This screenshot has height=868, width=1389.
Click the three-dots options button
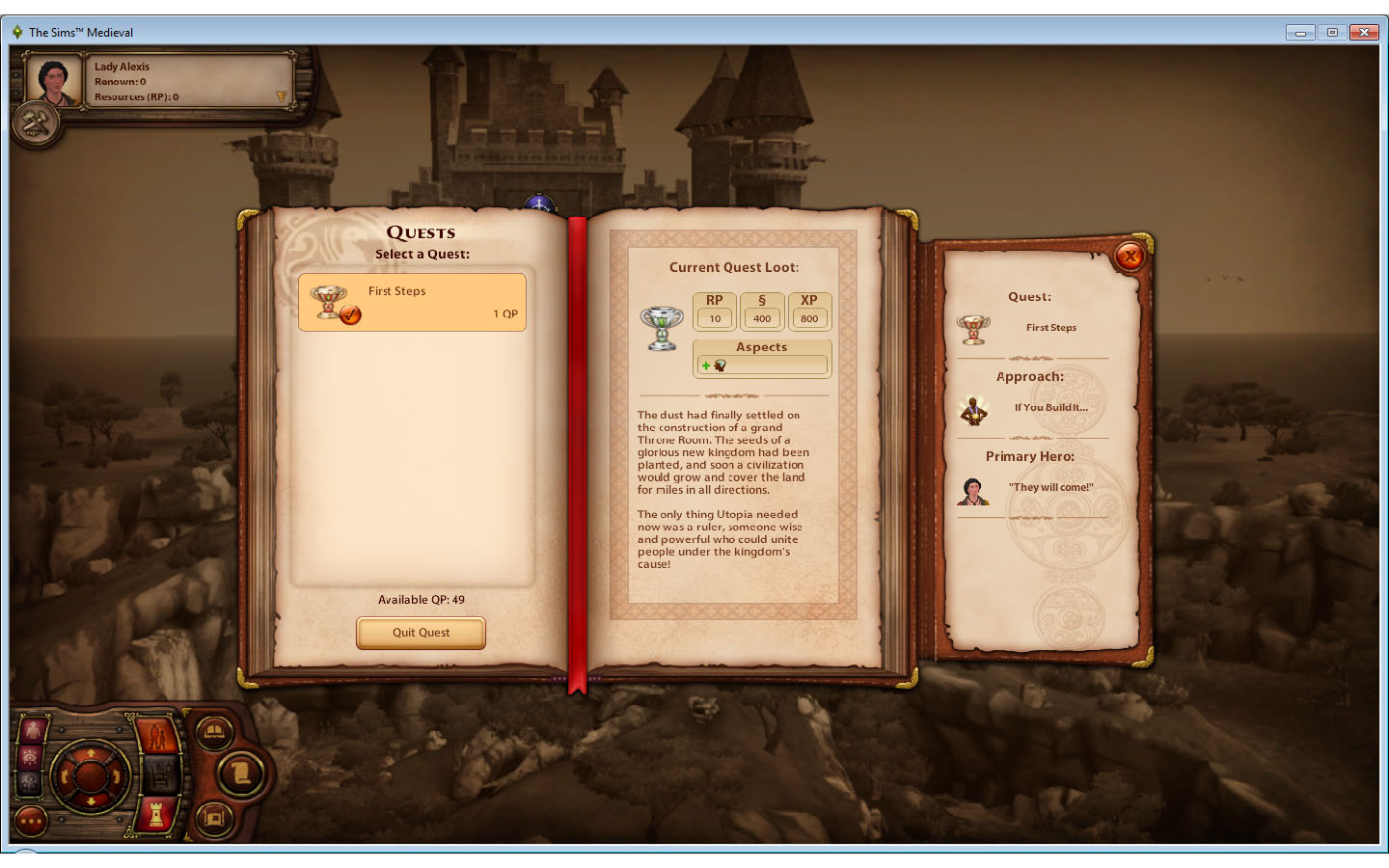point(31,820)
